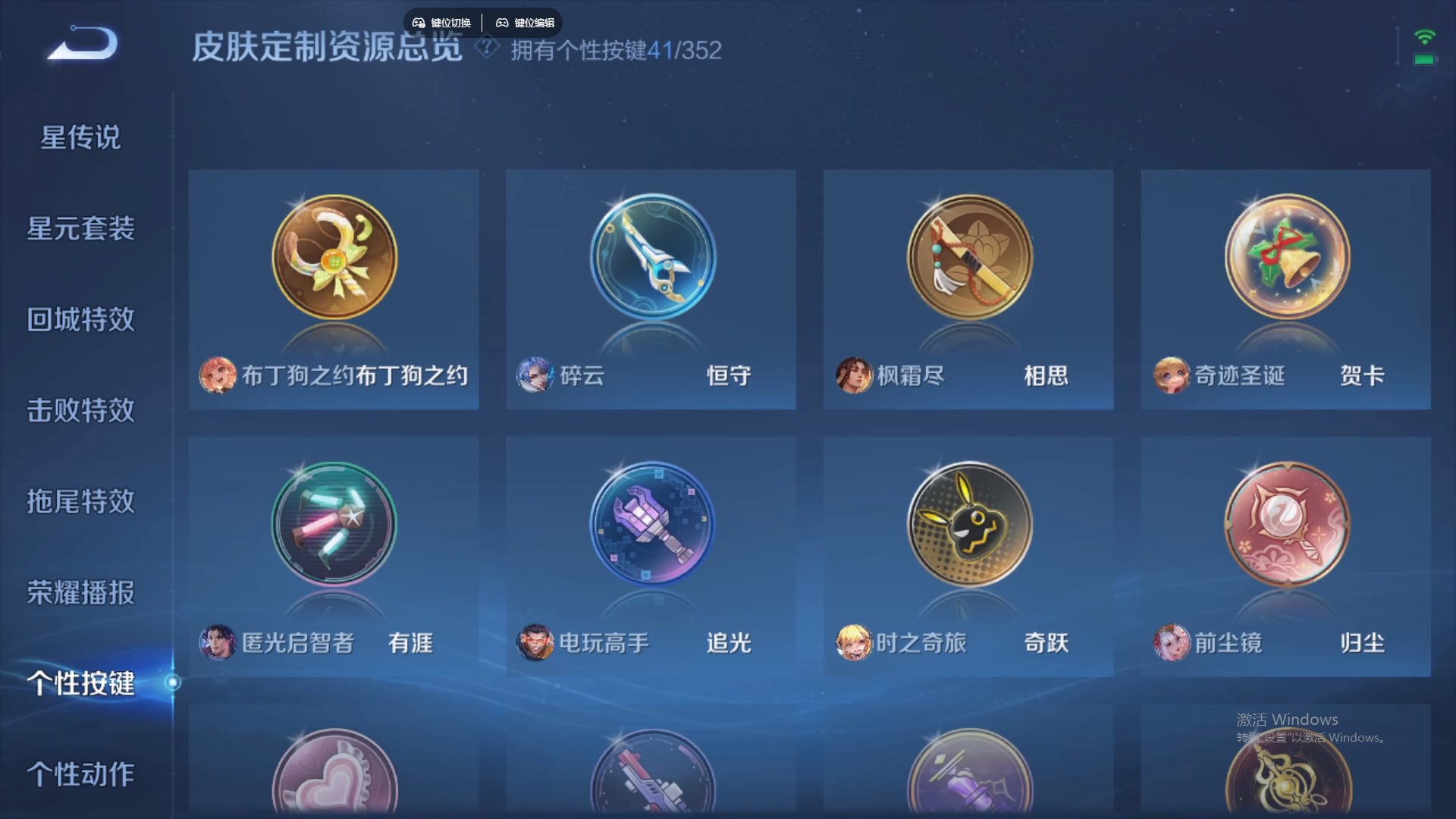Click the back arrow icon top-left

(80, 47)
